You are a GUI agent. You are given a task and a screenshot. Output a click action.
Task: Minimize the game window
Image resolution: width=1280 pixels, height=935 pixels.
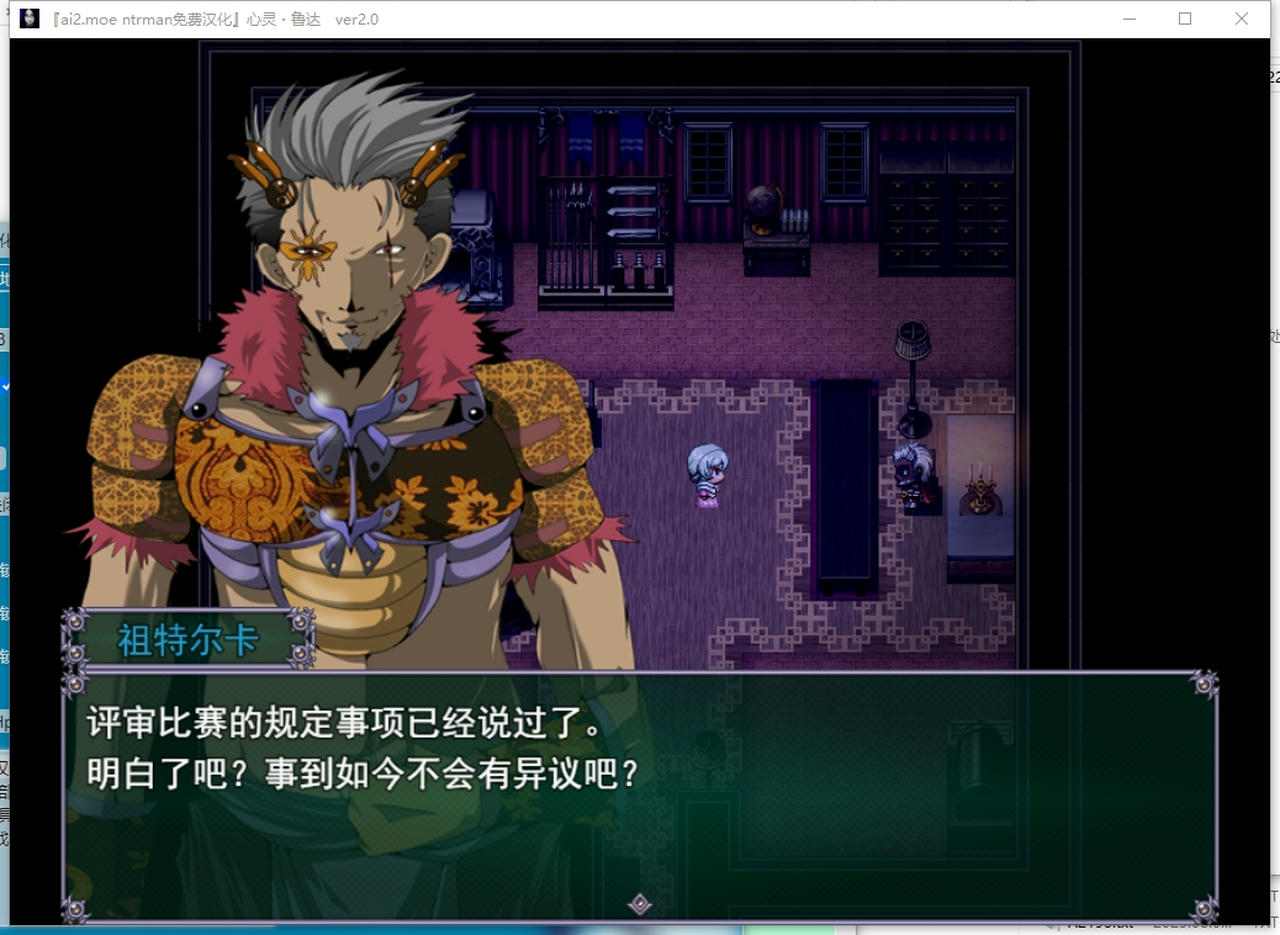pyautogui.click(x=1129, y=19)
